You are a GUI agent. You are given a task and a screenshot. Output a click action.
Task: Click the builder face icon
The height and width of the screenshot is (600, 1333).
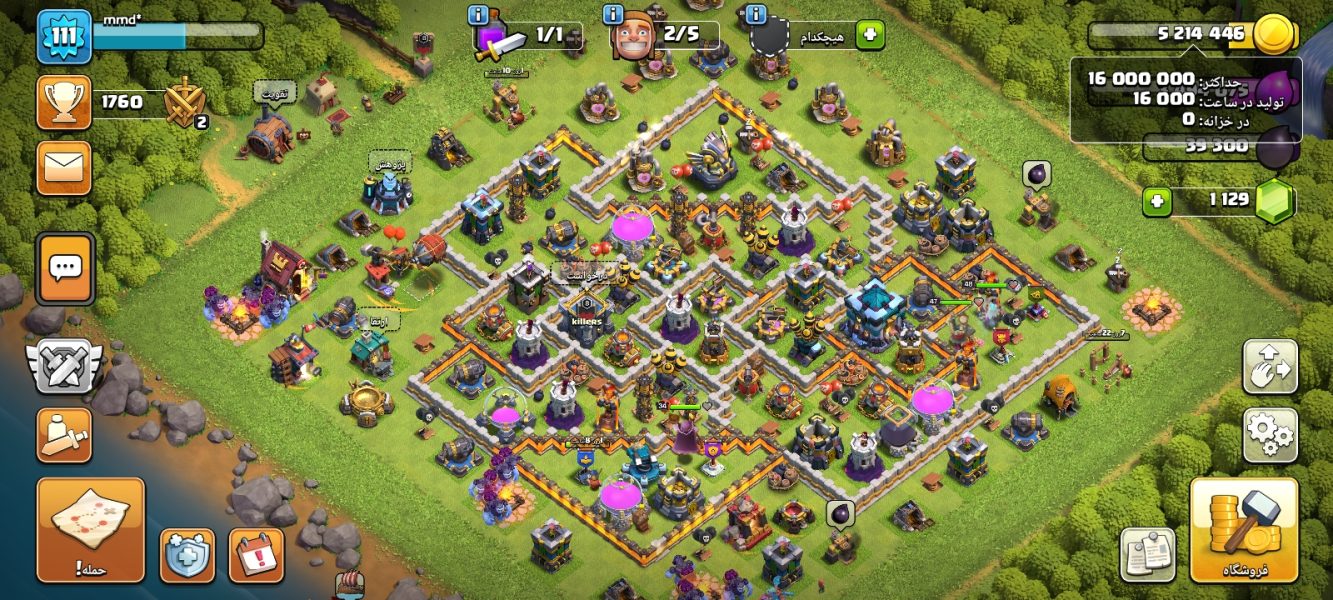(634, 38)
